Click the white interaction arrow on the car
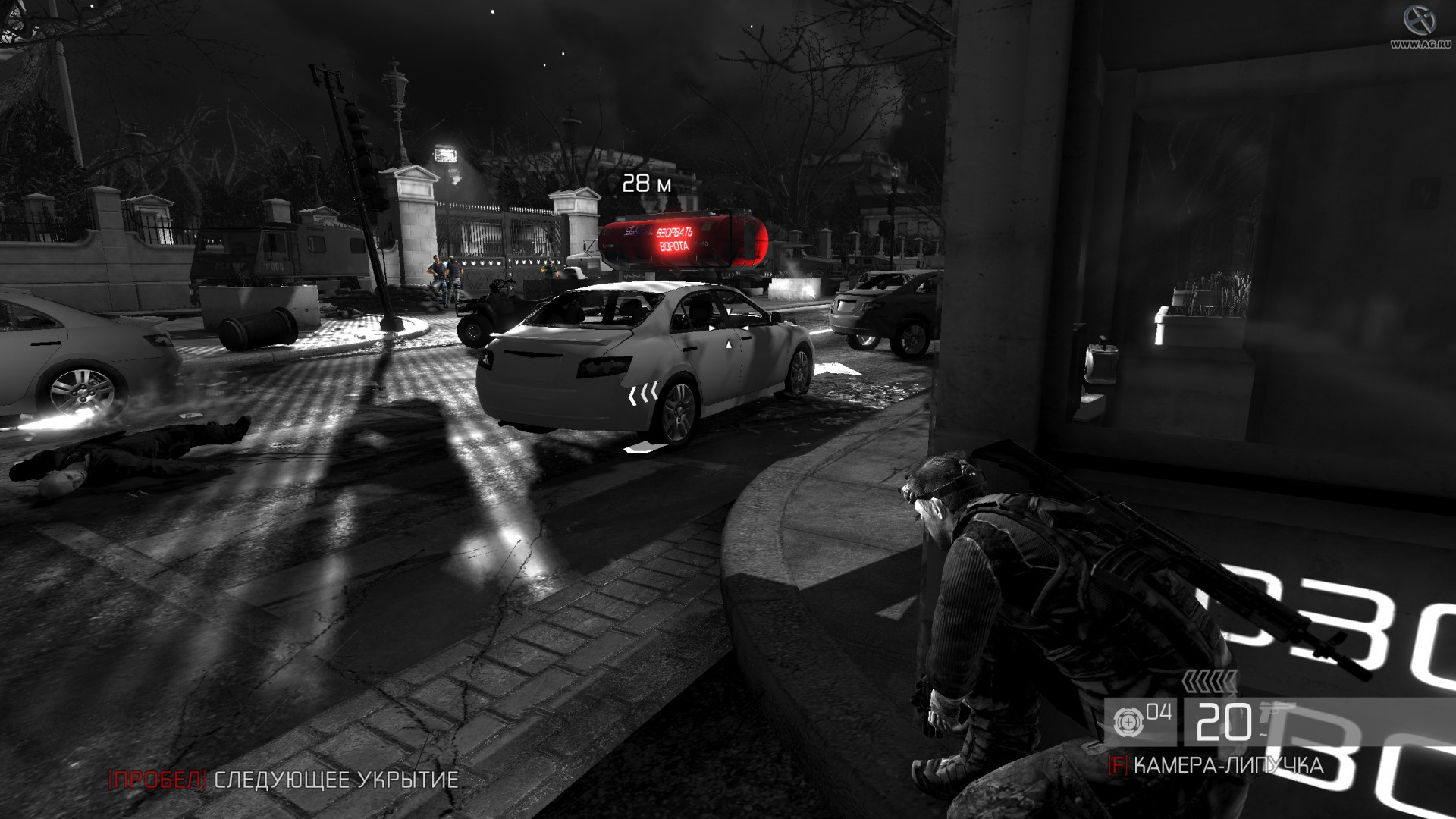The width and height of the screenshot is (1456, 819). coord(729,345)
